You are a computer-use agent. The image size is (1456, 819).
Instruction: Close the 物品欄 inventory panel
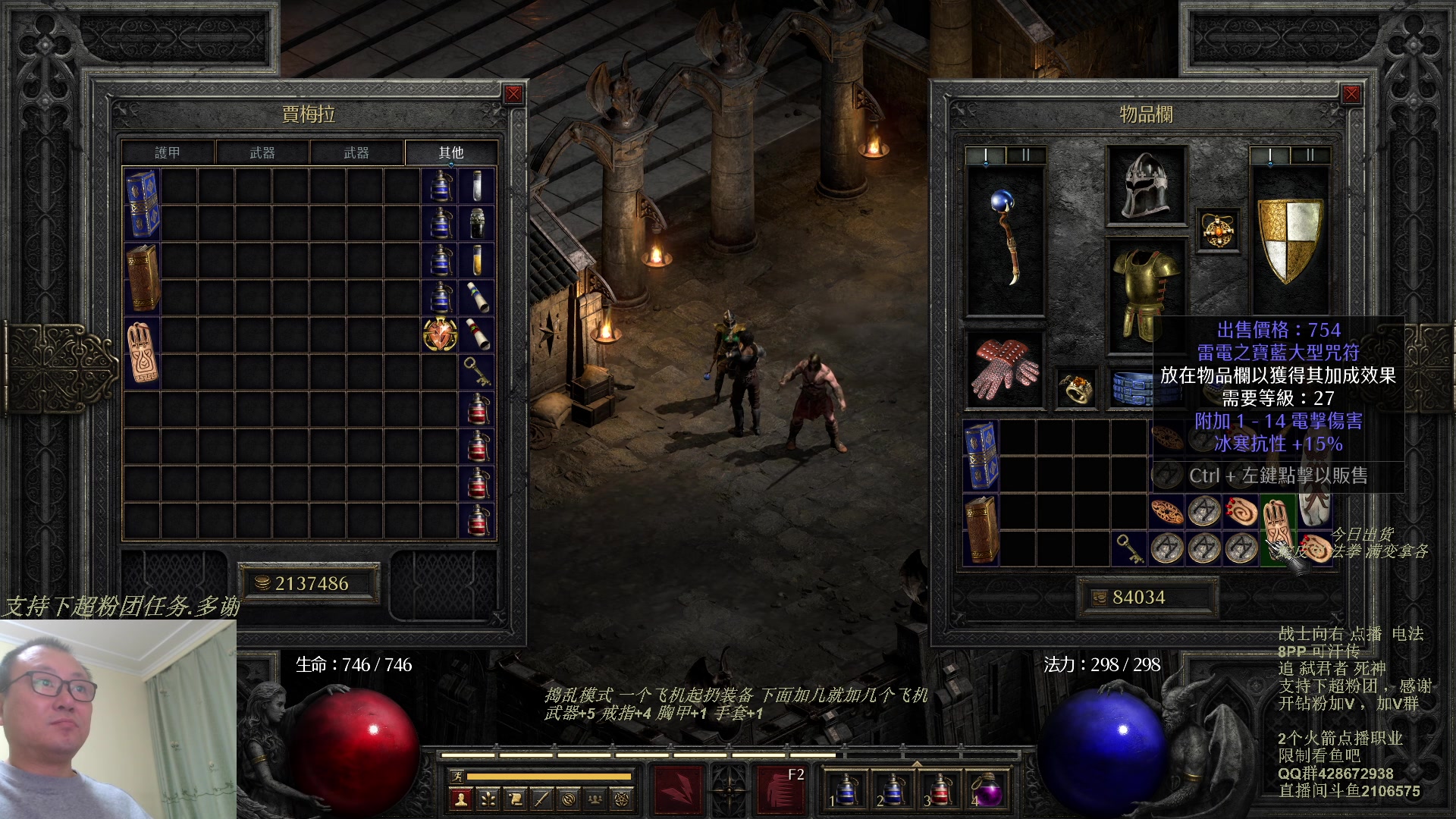(1351, 94)
